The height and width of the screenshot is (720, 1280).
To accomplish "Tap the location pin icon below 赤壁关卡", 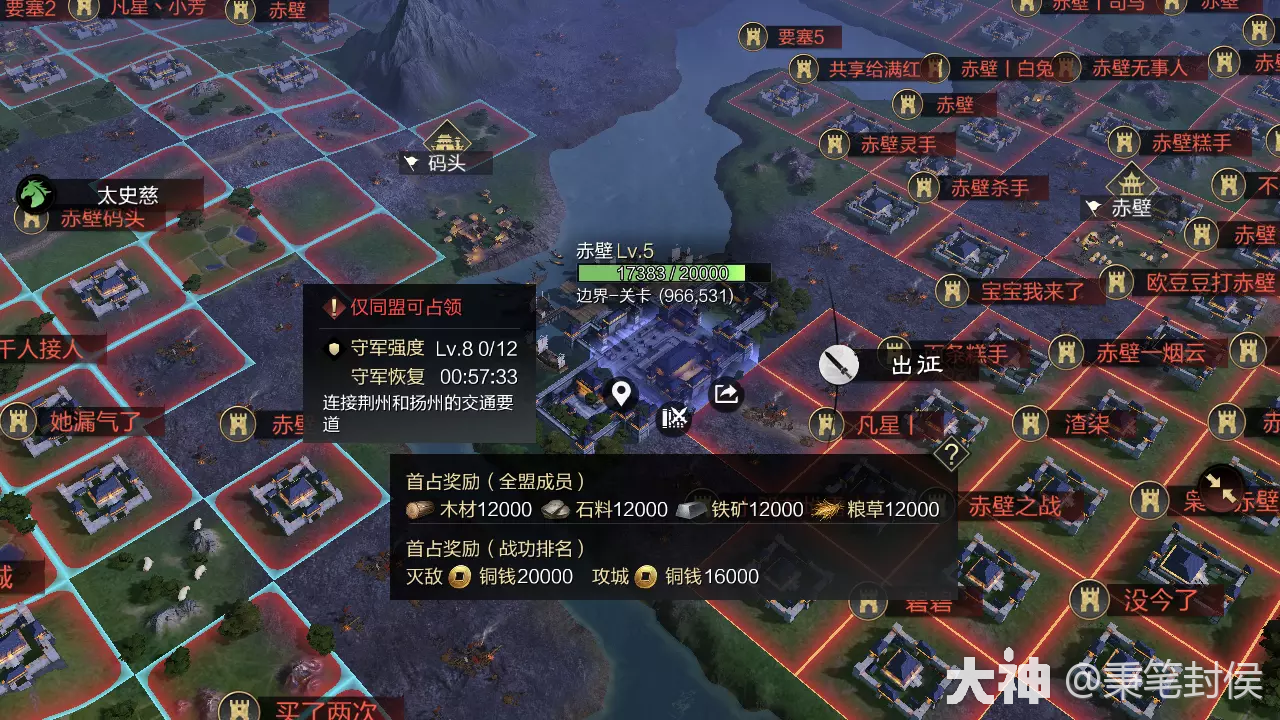I will pos(620,394).
